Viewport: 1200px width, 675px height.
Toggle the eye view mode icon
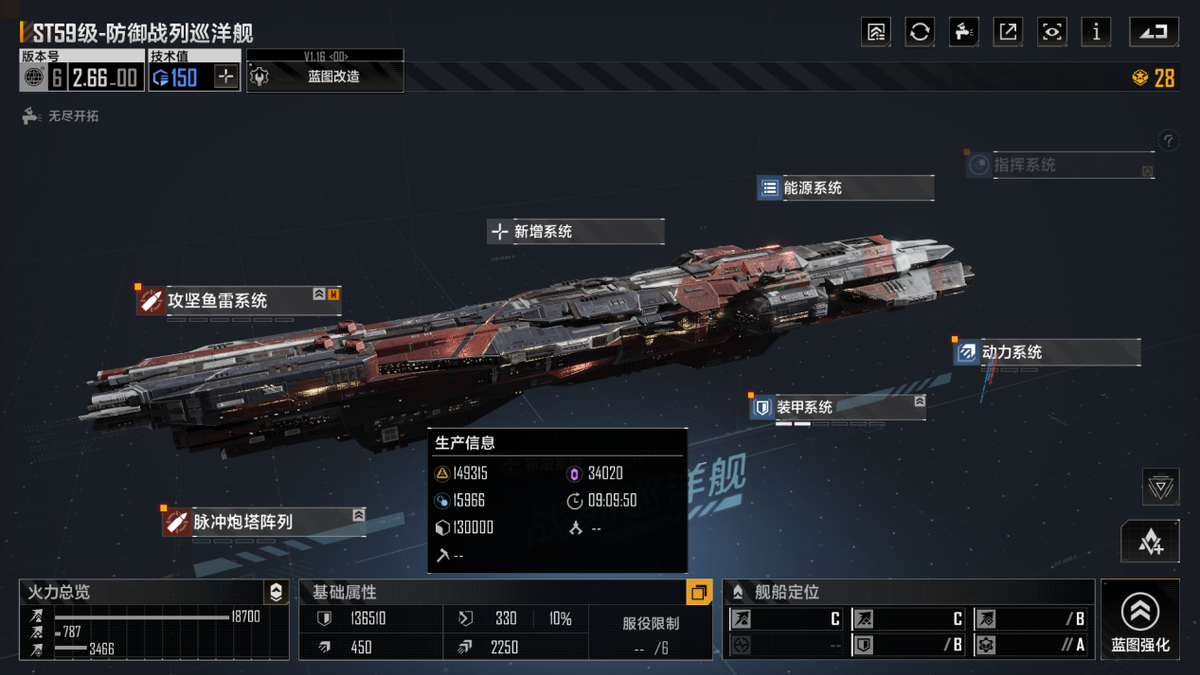(1052, 32)
